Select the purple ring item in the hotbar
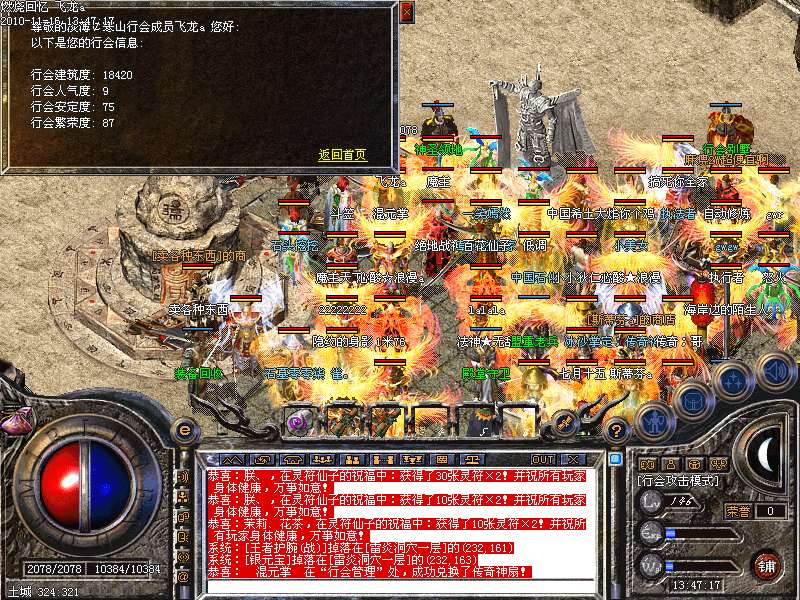Screen dimensions: 800x600 tap(298, 422)
